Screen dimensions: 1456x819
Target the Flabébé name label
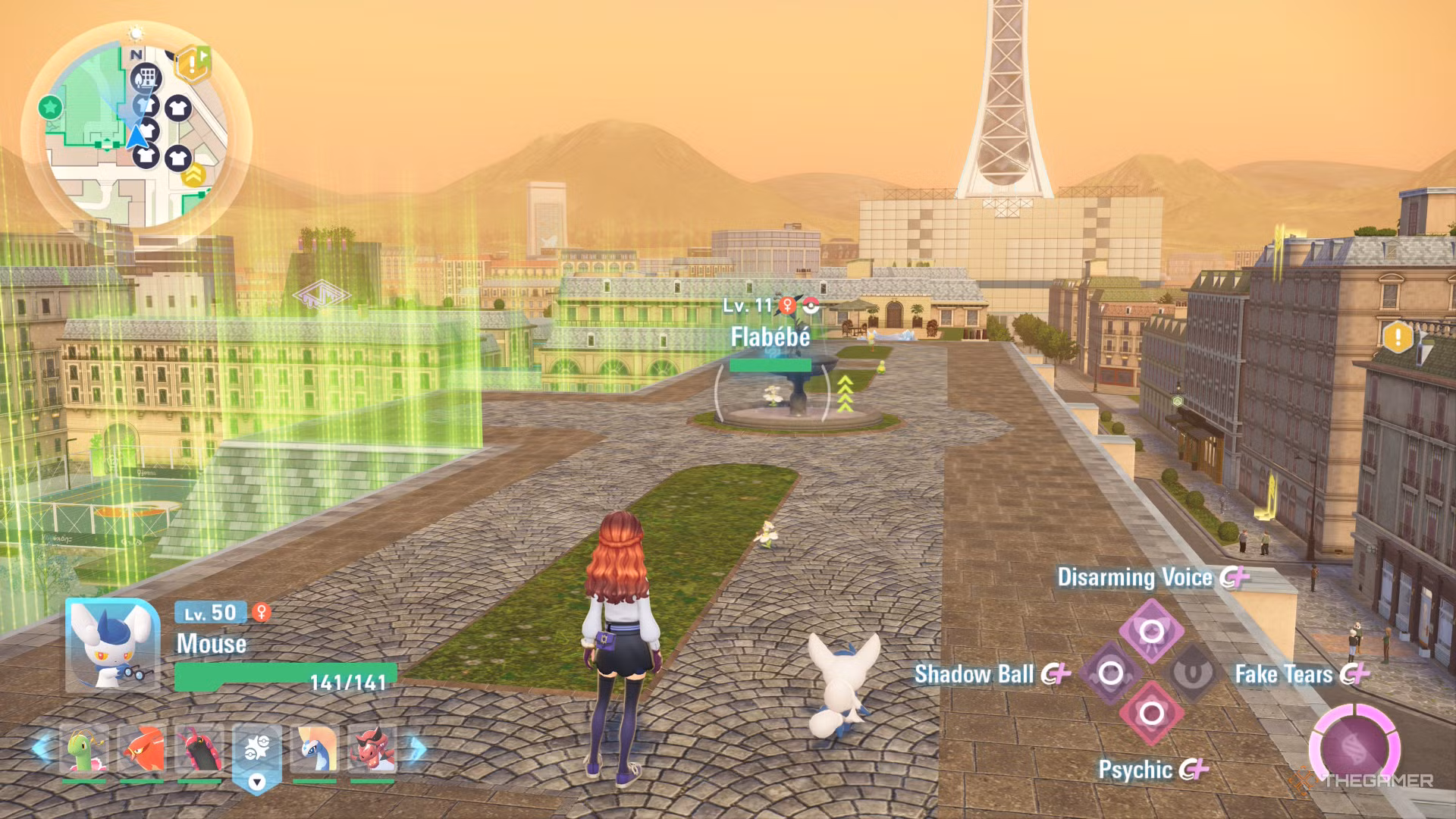(x=770, y=337)
